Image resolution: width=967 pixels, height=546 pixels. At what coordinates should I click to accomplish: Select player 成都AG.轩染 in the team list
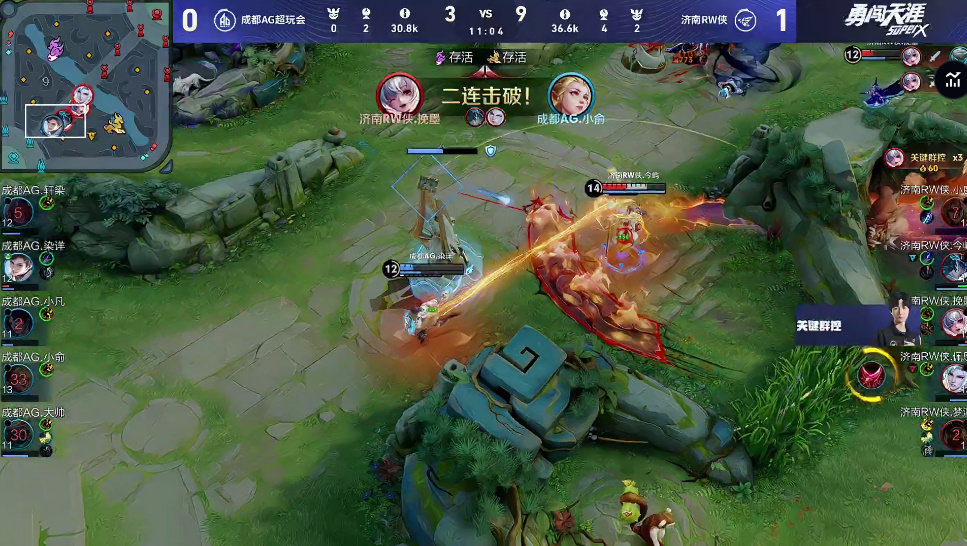[x=20, y=211]
